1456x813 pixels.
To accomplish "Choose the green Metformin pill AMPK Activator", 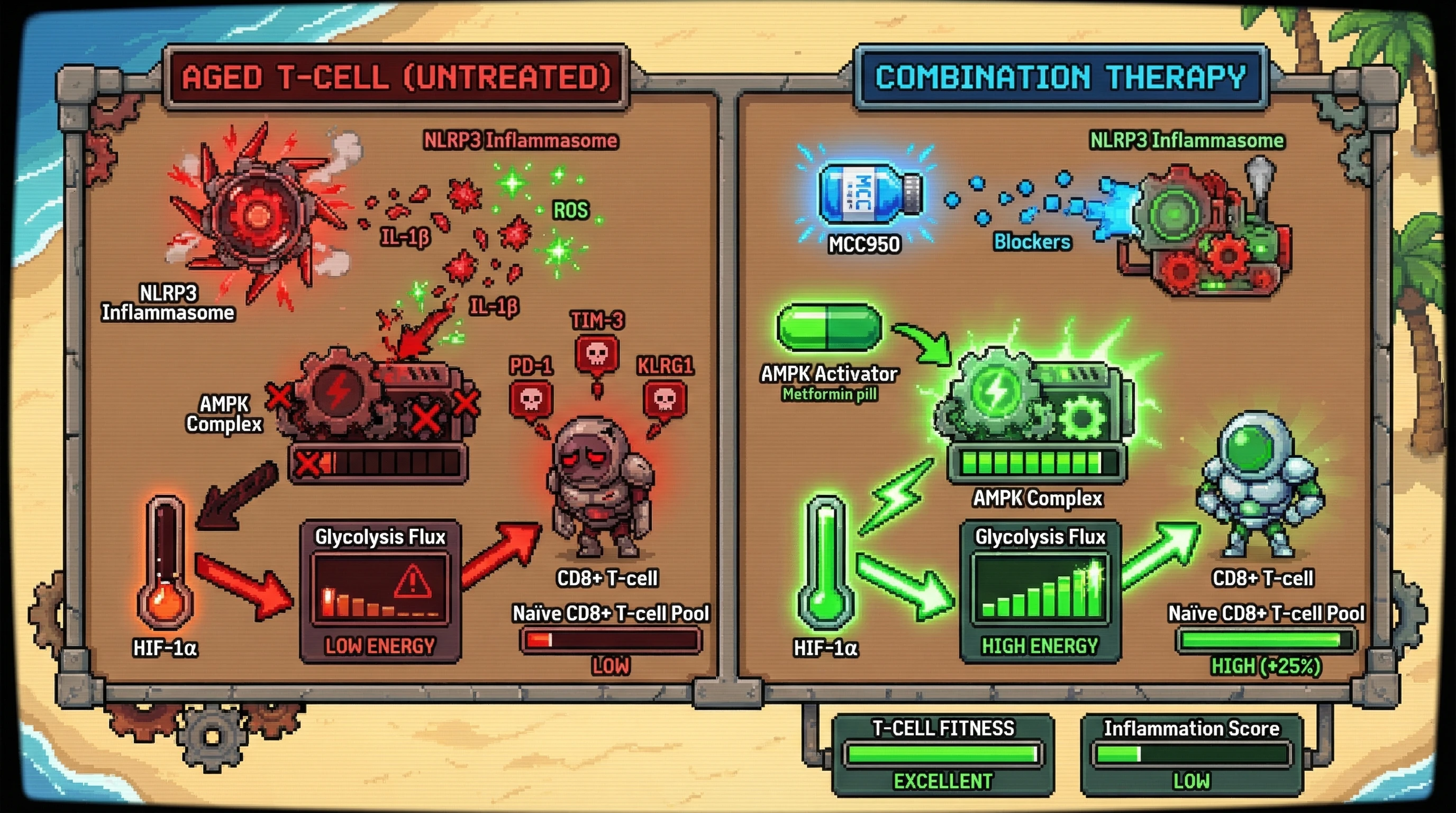I will click(829, 328).
